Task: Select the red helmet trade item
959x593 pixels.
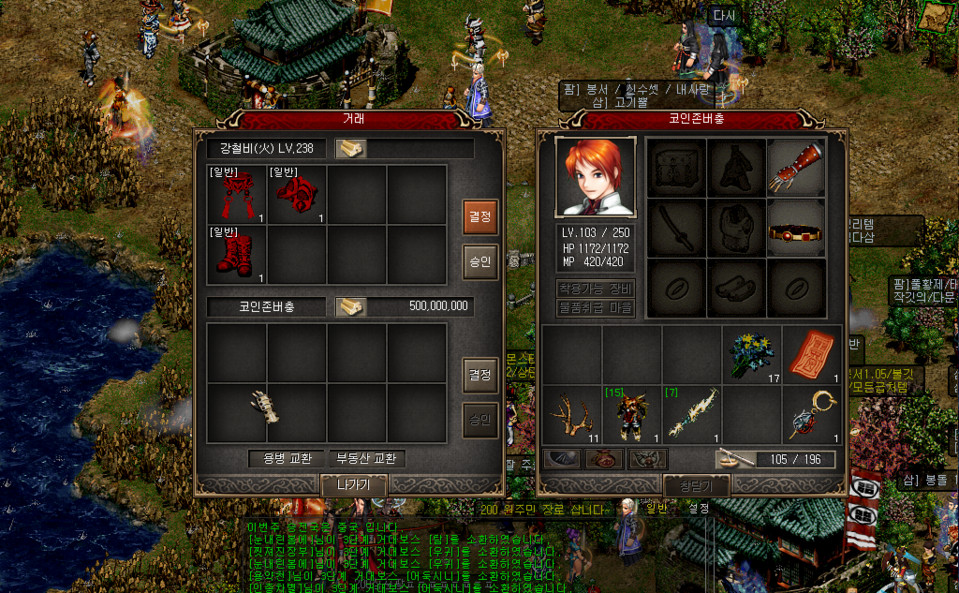Action: (x=297, y=195)
